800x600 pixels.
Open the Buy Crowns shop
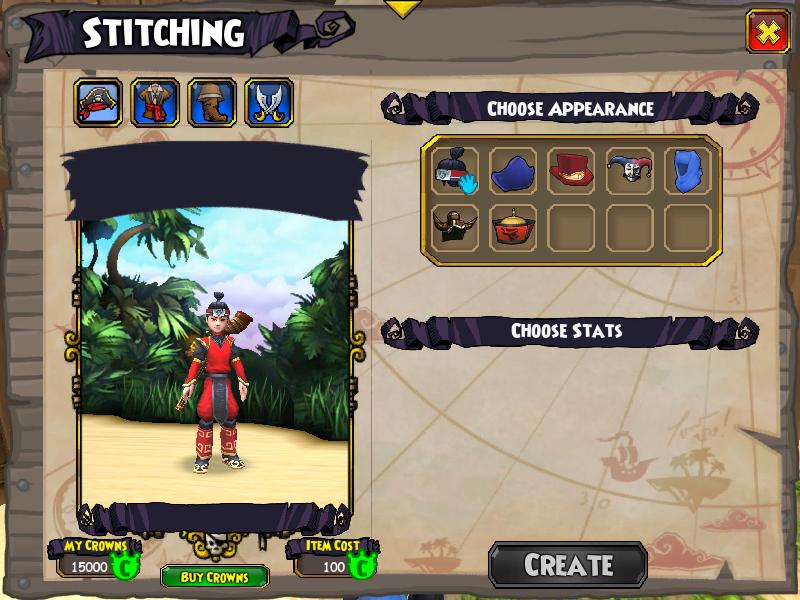point(214,577)
